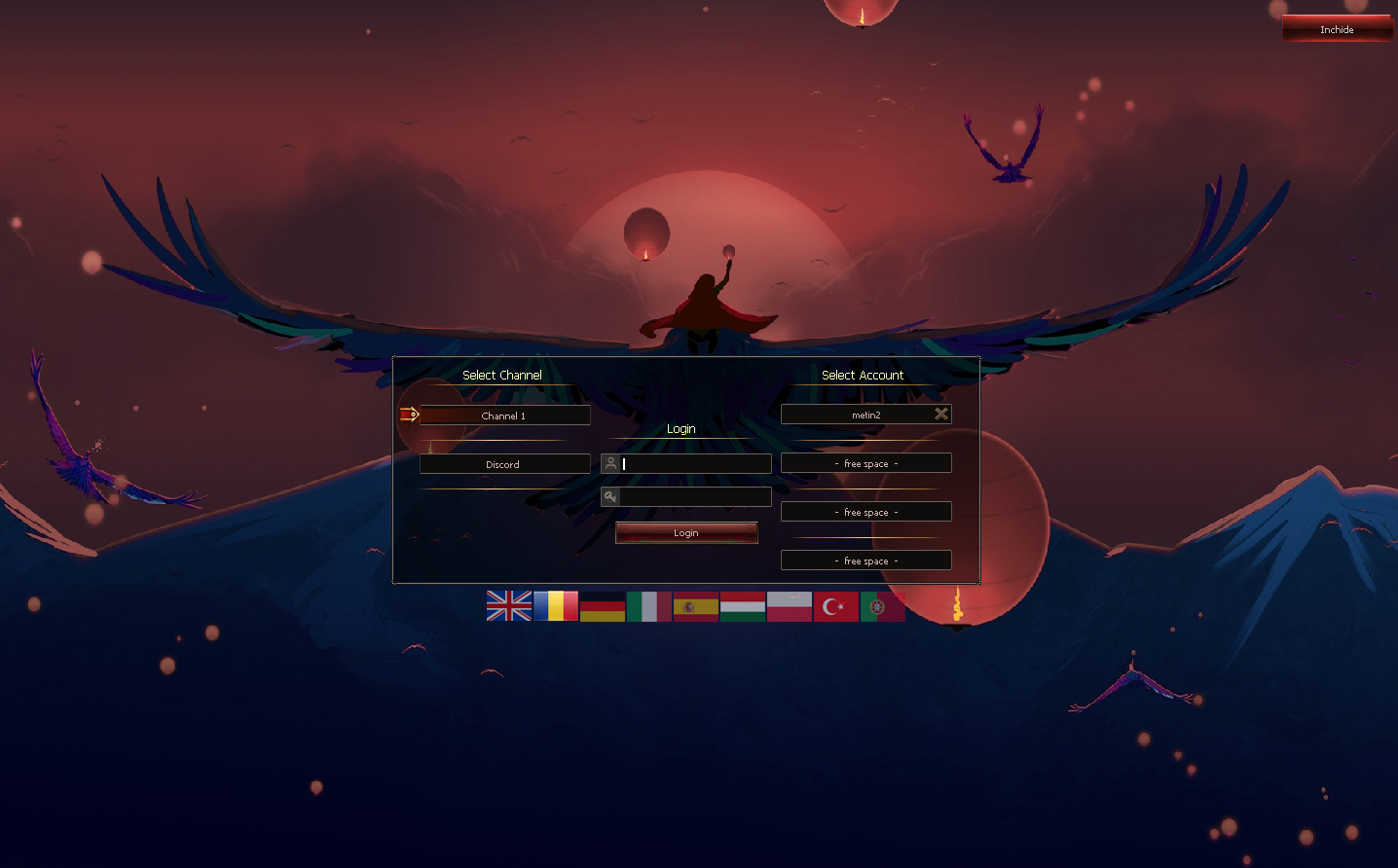Delete the saved metin2 account with the X
Screen dimensions: 1398x868
pyautogui.click(x=941, y=414)
